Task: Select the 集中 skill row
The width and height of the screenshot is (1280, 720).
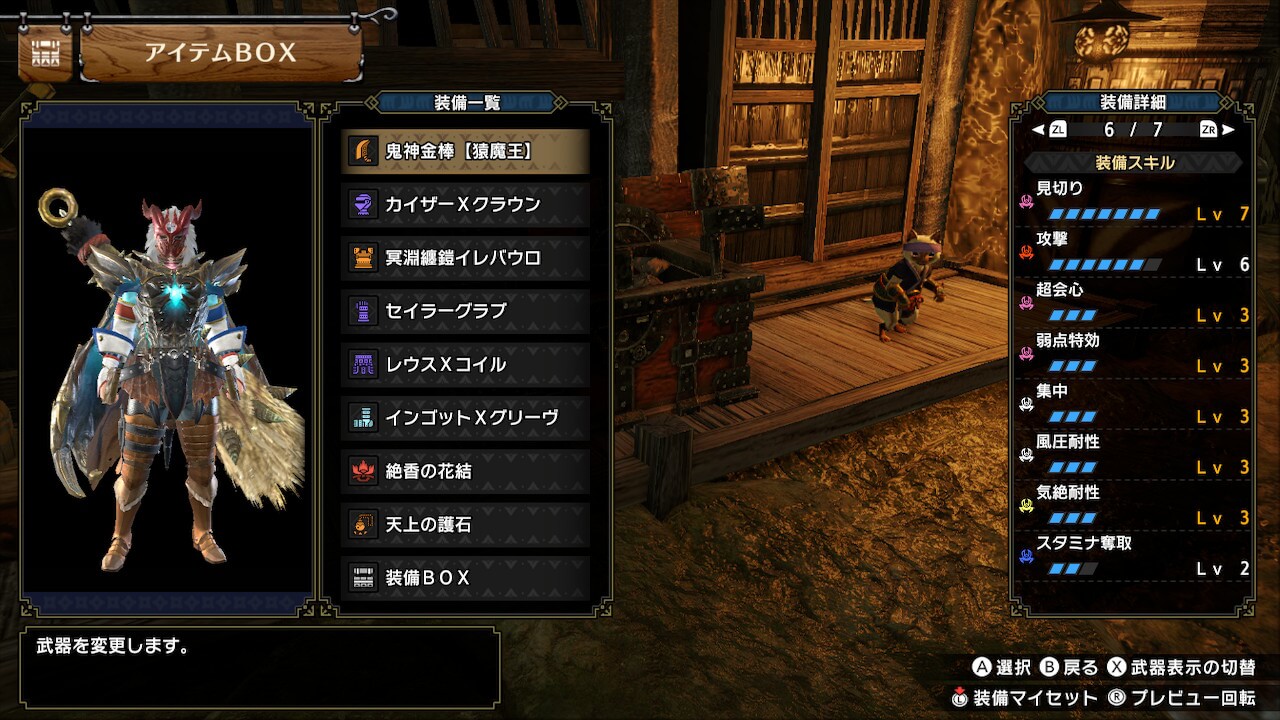Action: [1134, 405]
